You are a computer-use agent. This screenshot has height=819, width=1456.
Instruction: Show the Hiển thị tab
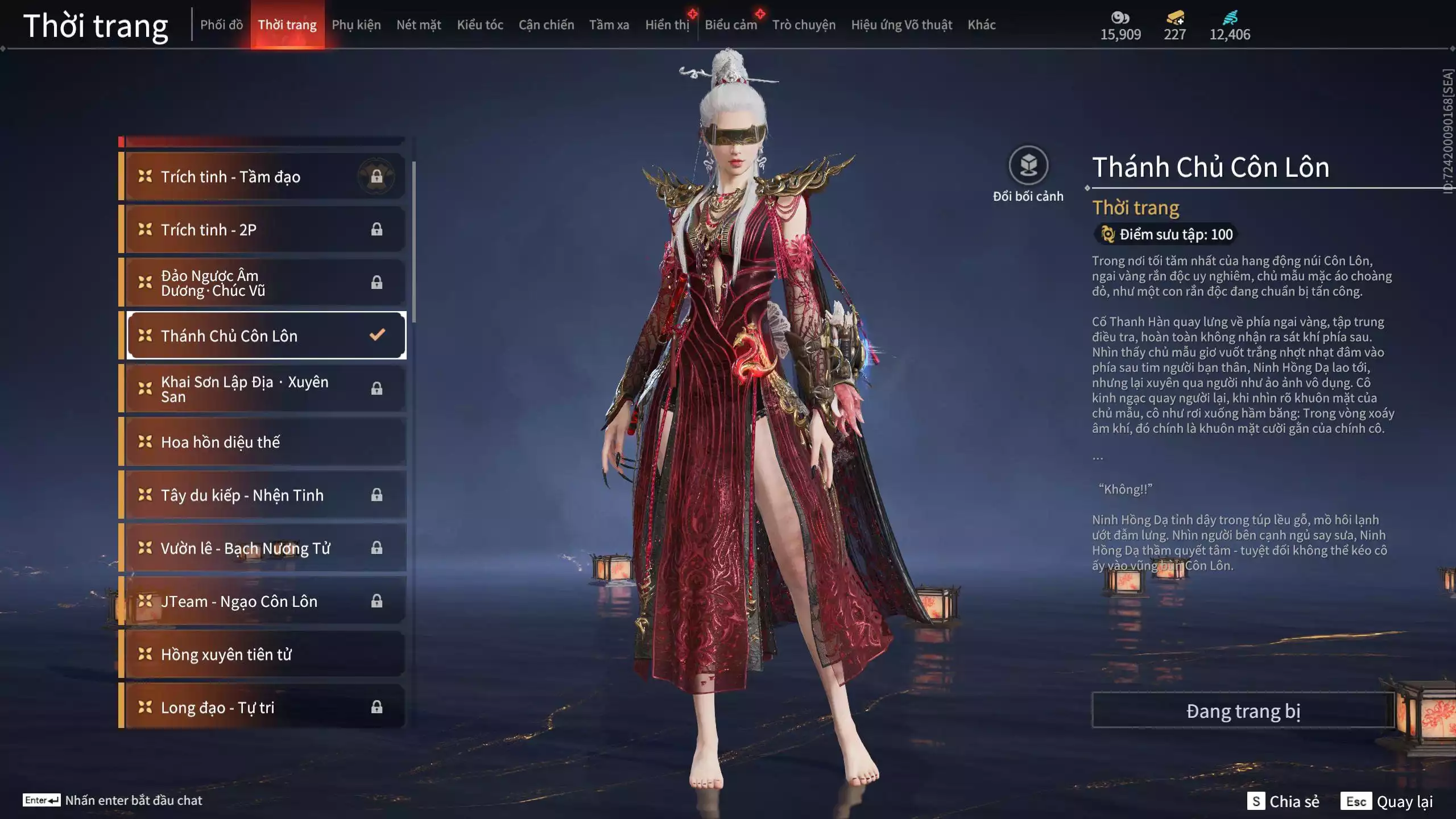(667, 25)
